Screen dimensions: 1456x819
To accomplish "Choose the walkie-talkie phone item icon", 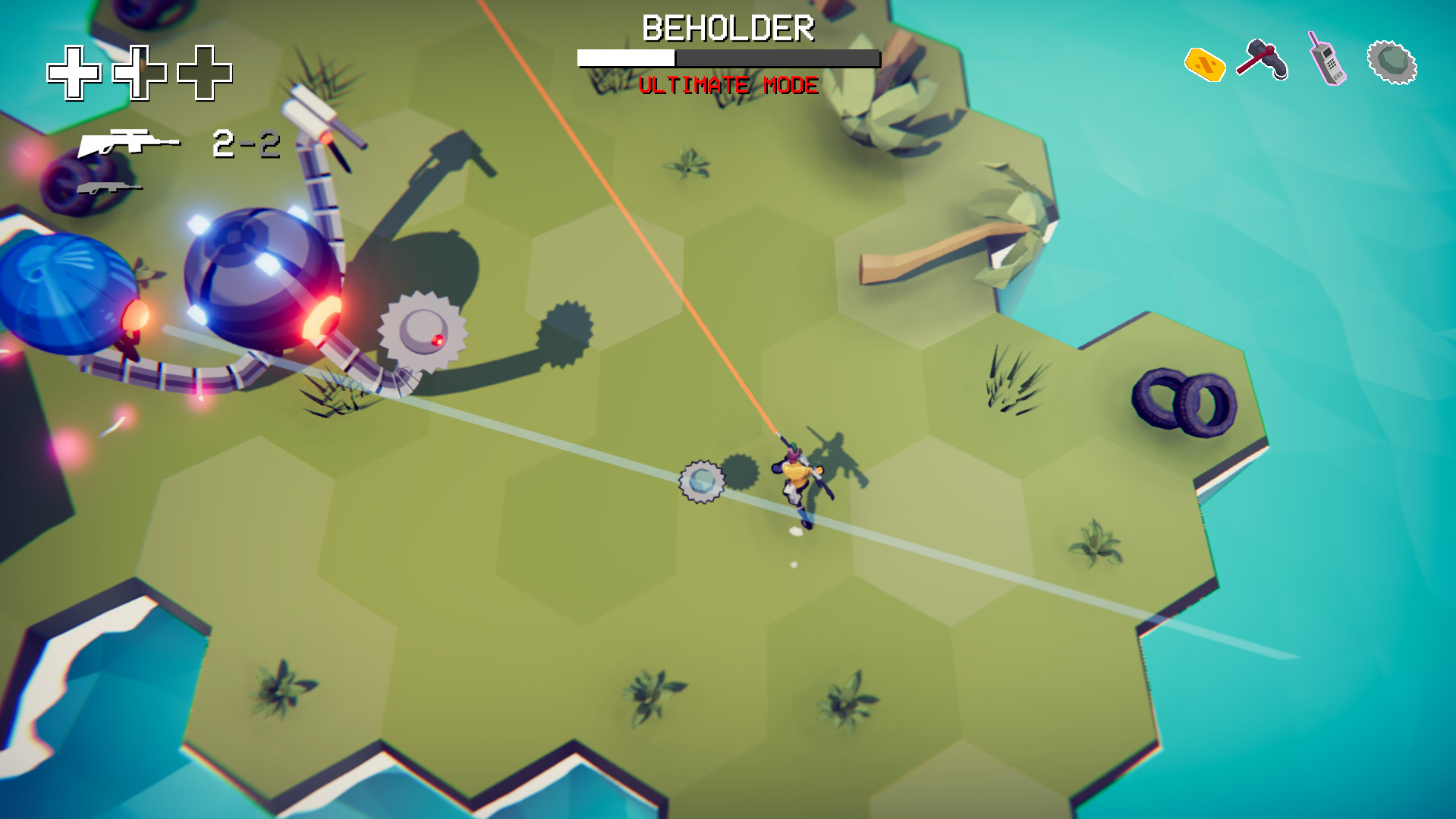I will pyautogui.click(x=1326, y=59).
